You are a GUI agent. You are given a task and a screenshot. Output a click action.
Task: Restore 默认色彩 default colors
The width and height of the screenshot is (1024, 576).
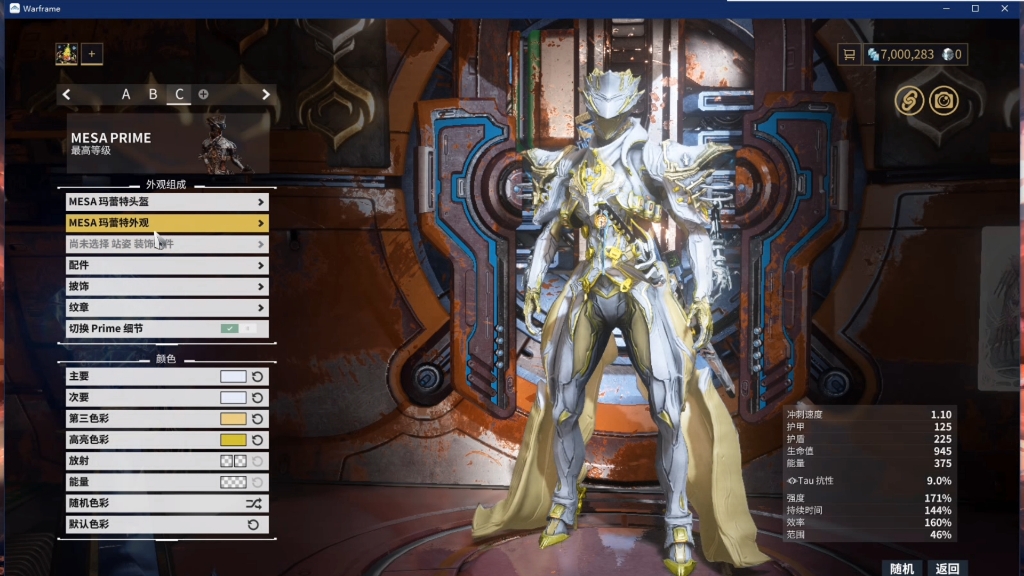166,524
